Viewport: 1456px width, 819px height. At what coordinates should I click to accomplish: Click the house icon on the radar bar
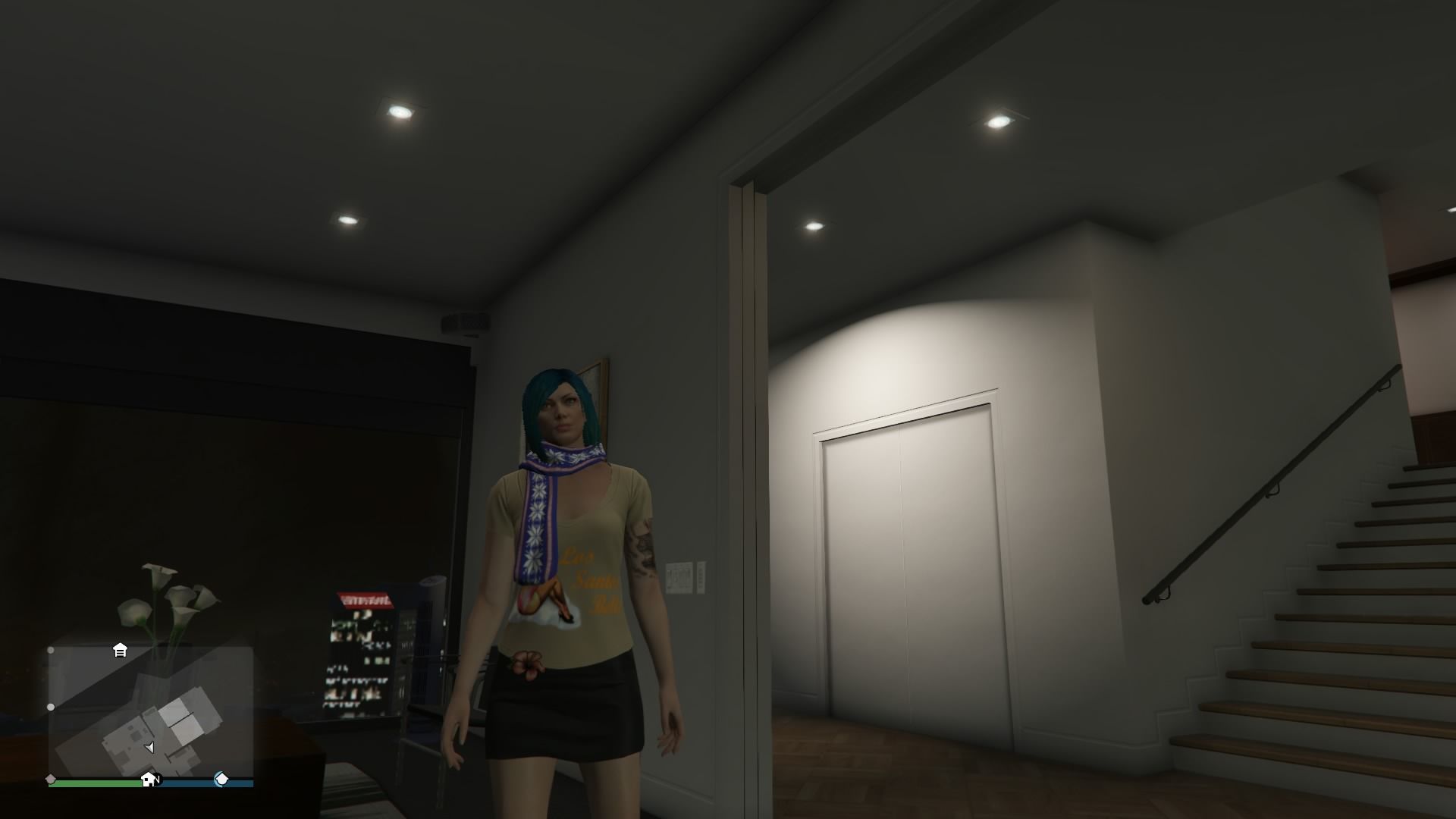coord(149,779)
